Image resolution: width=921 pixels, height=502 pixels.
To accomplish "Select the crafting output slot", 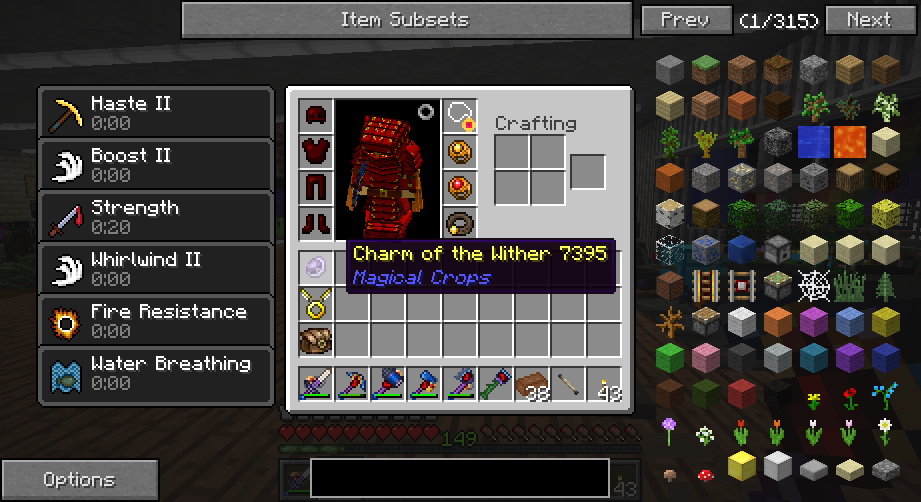I will (588, 171).
